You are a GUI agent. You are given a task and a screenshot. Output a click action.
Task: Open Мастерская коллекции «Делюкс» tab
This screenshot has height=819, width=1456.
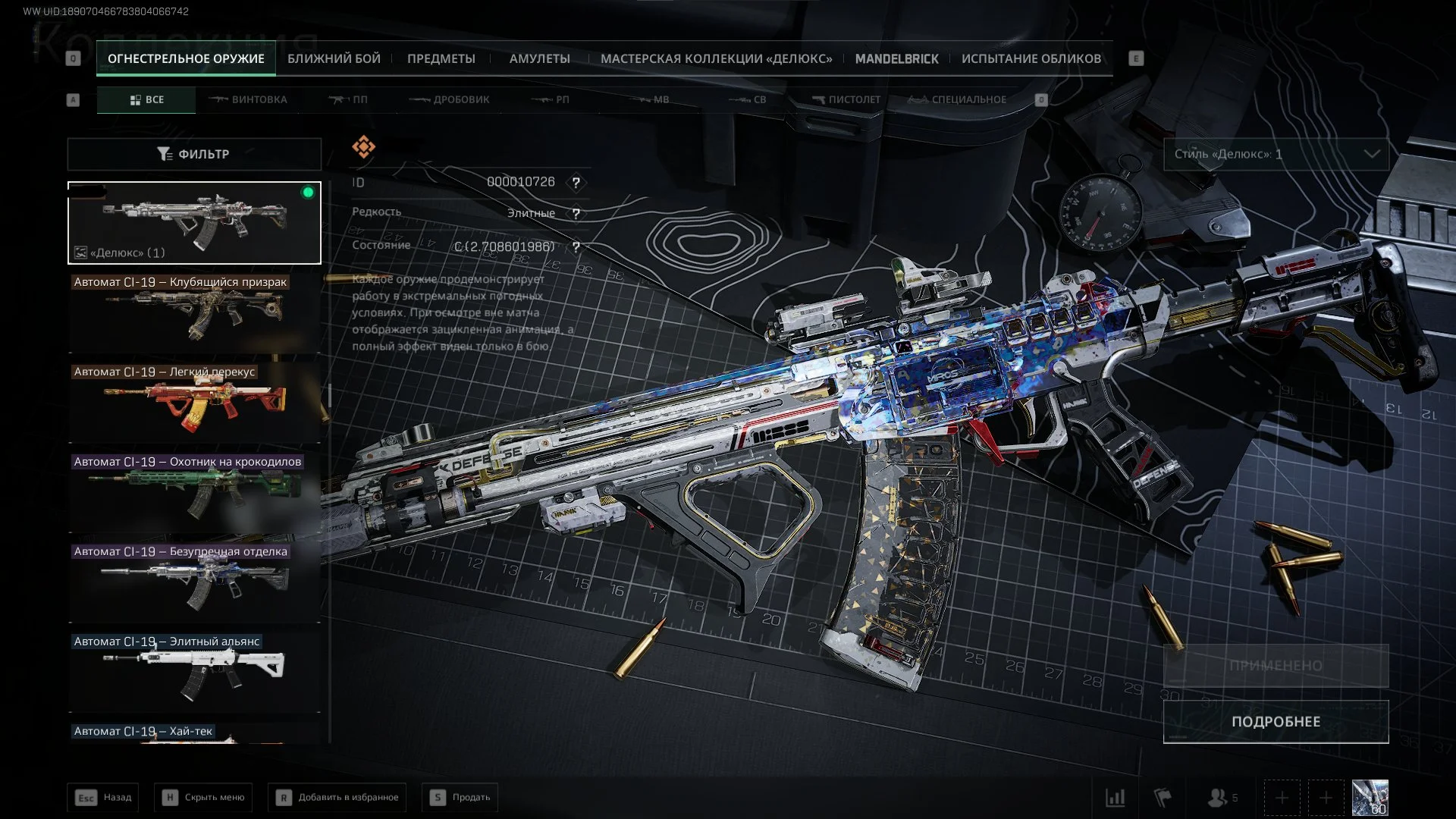(x=716, y=58)
